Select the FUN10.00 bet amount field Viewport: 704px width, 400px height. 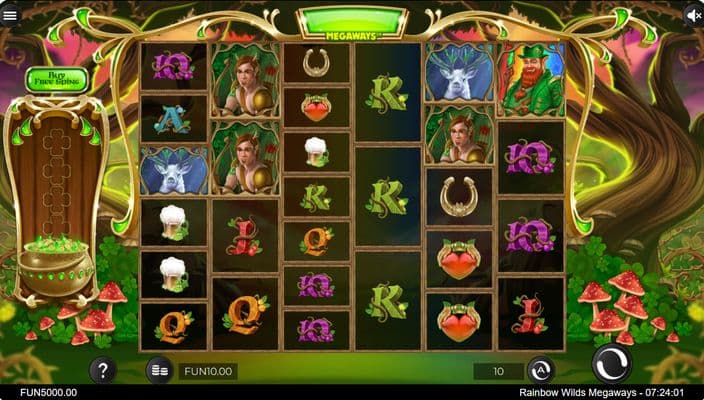(208, 371)
